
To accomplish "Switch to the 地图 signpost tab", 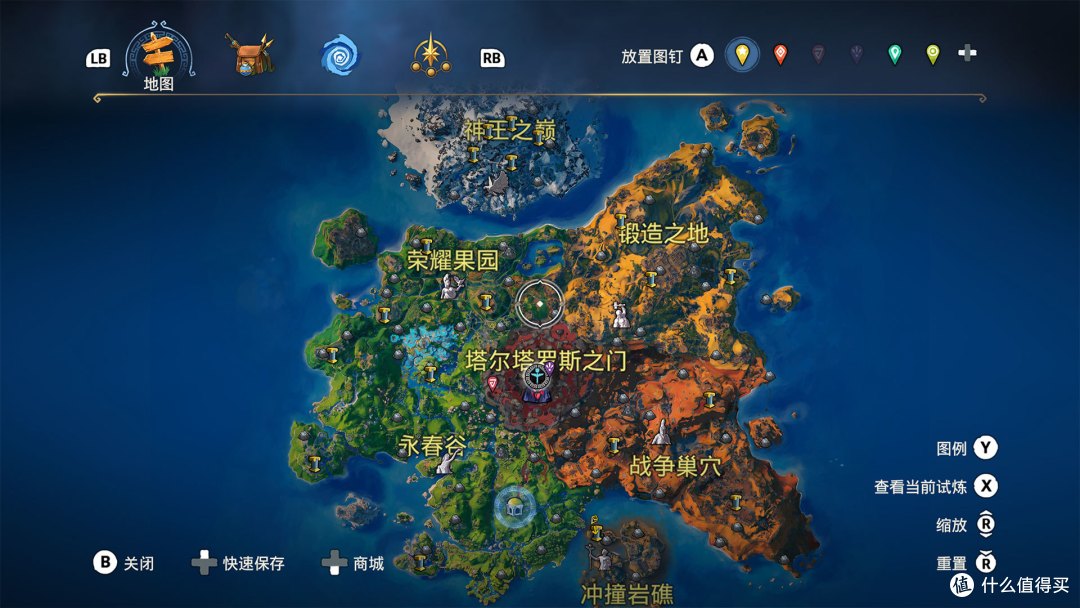I will coord(158,55).
